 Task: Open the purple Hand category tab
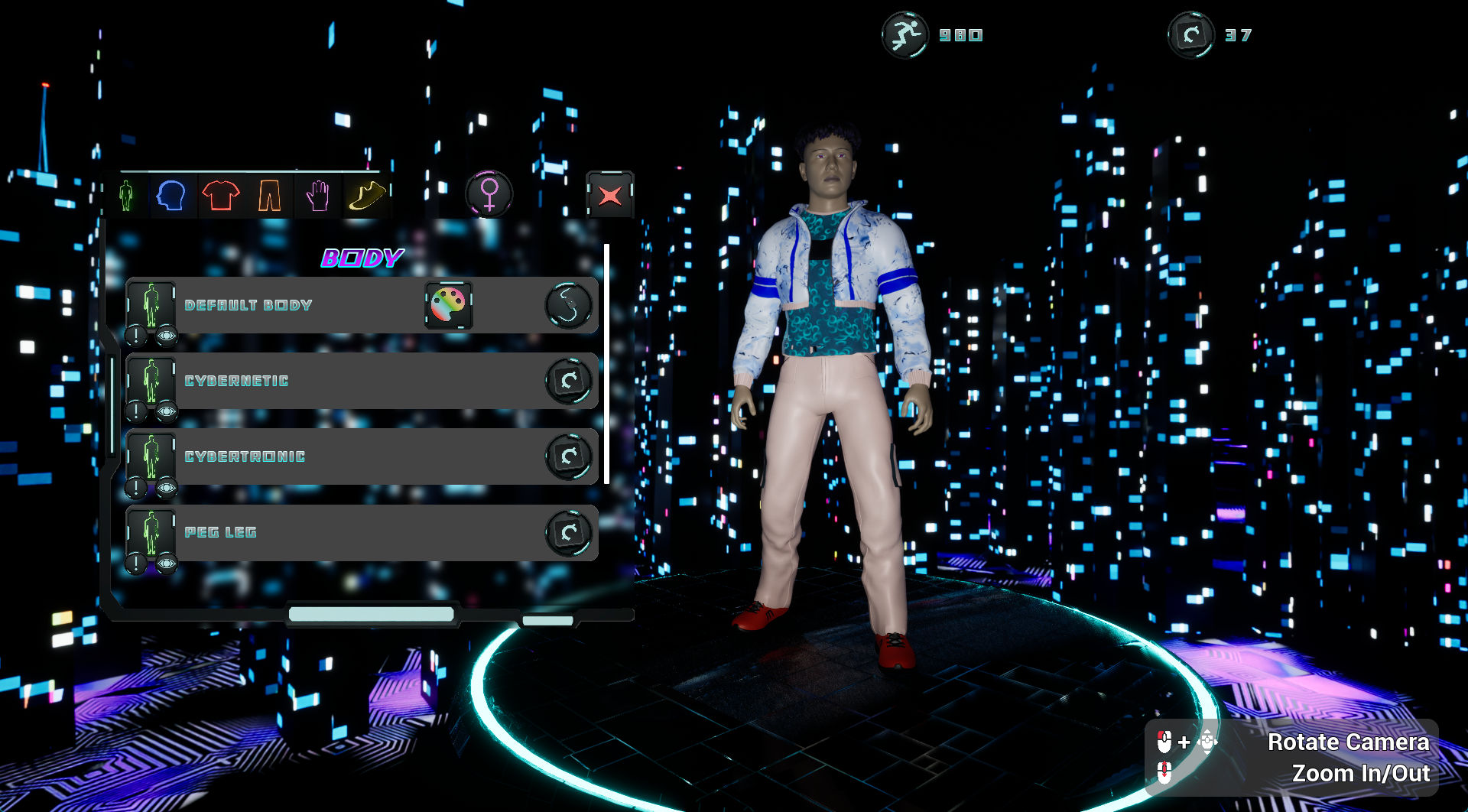(x=317, y=196)
